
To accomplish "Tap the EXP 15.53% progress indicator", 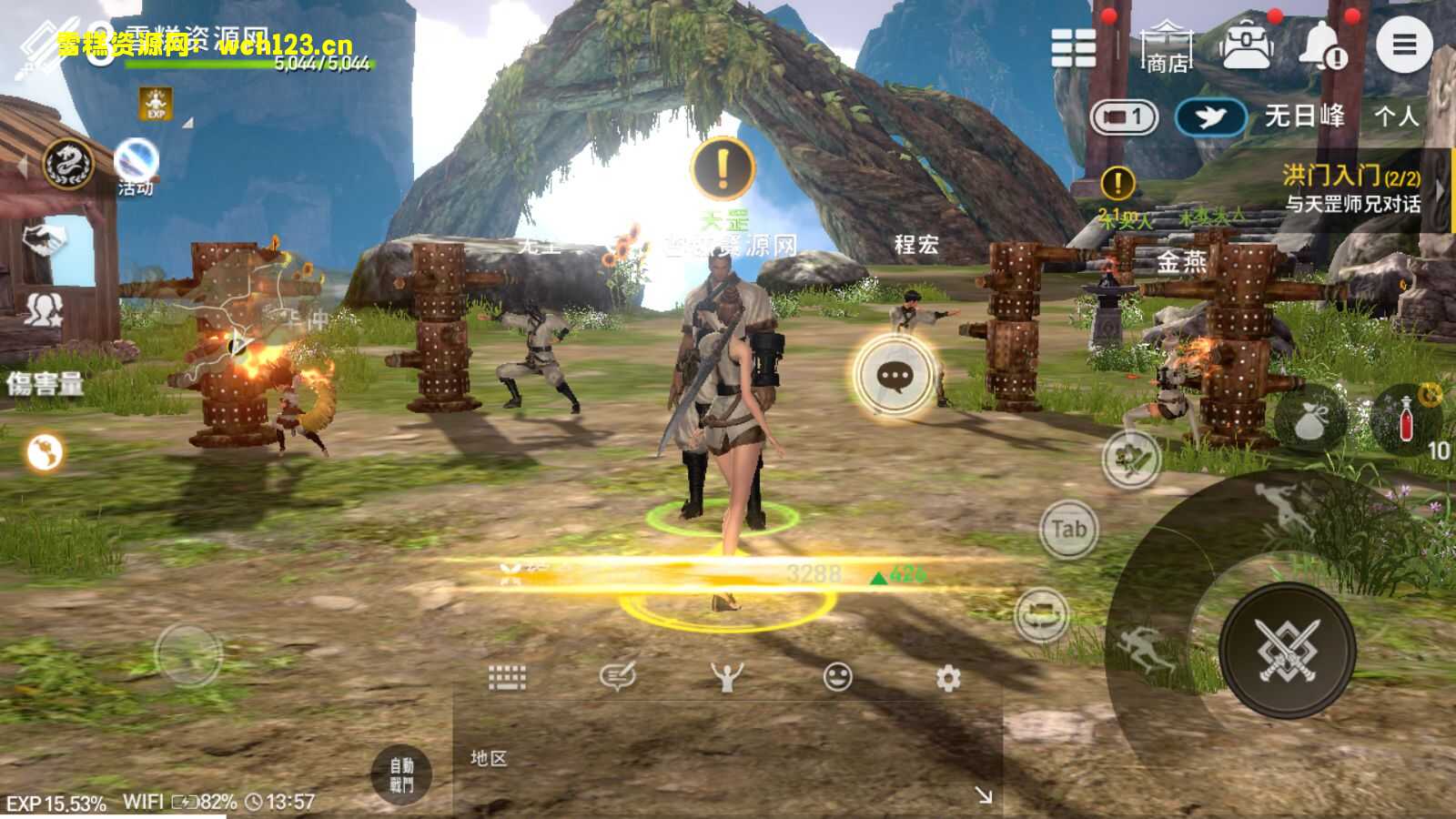I will click(55, 802).
